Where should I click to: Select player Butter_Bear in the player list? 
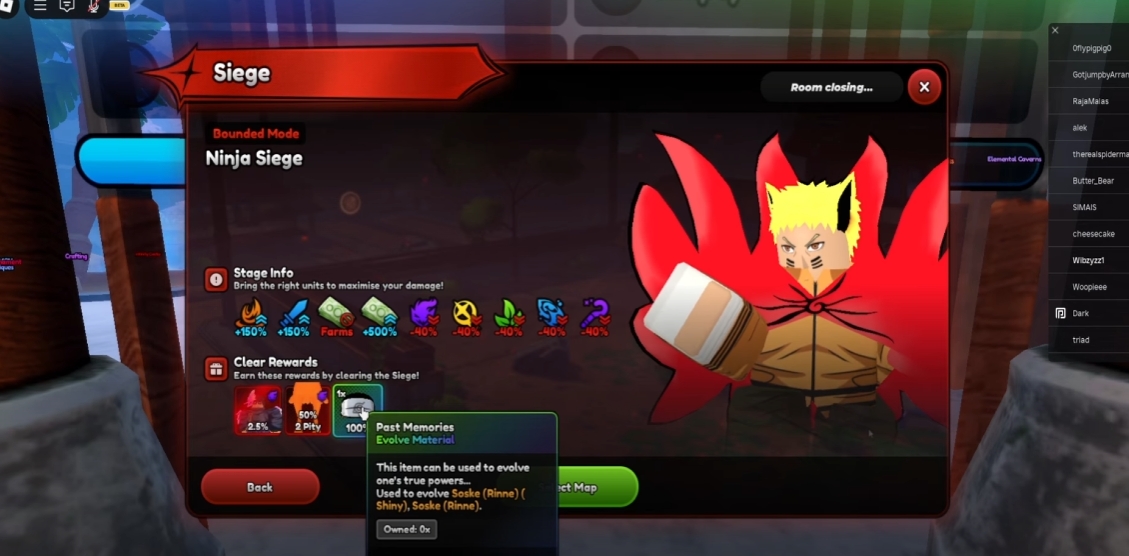click(1093, 181)
